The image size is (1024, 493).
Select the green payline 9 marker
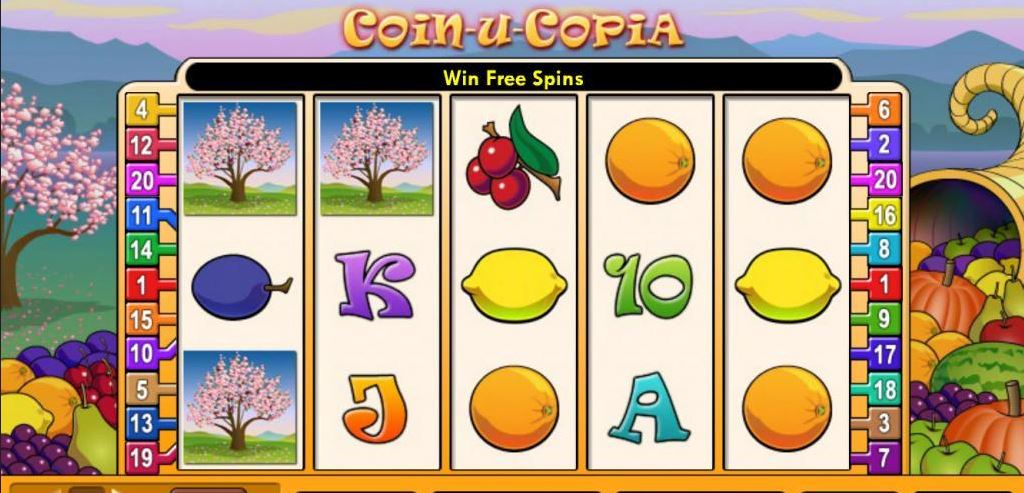point(884,319)
